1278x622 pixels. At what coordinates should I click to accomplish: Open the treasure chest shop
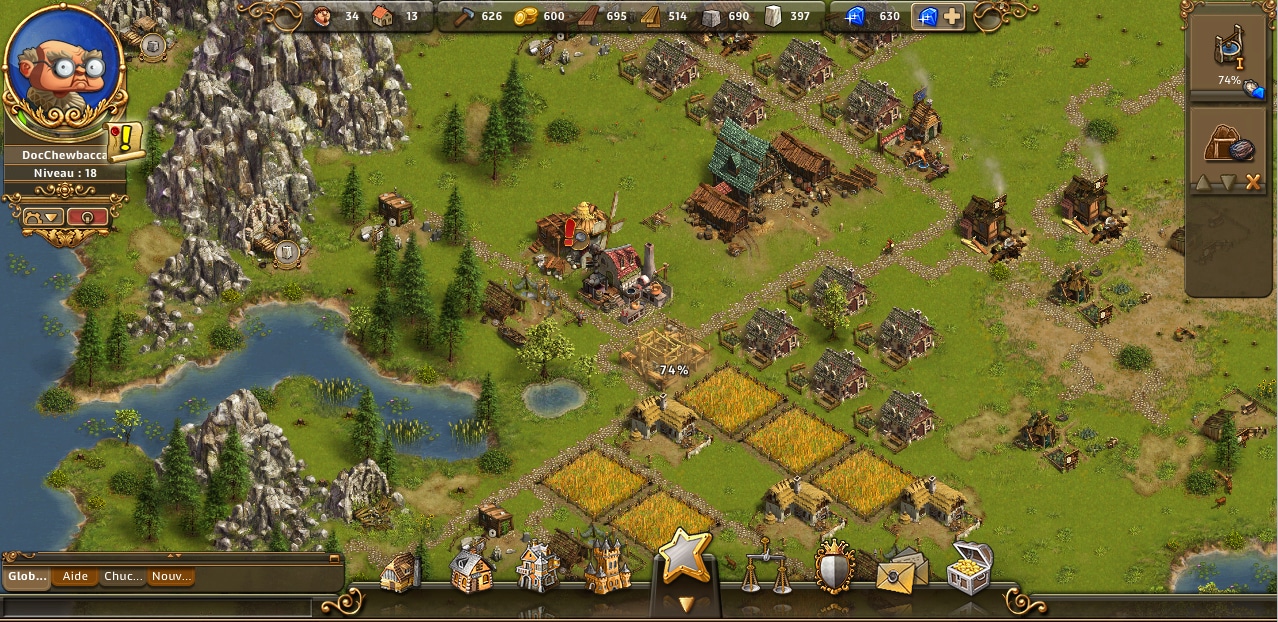pyautogui.click(x=969, y=567)
